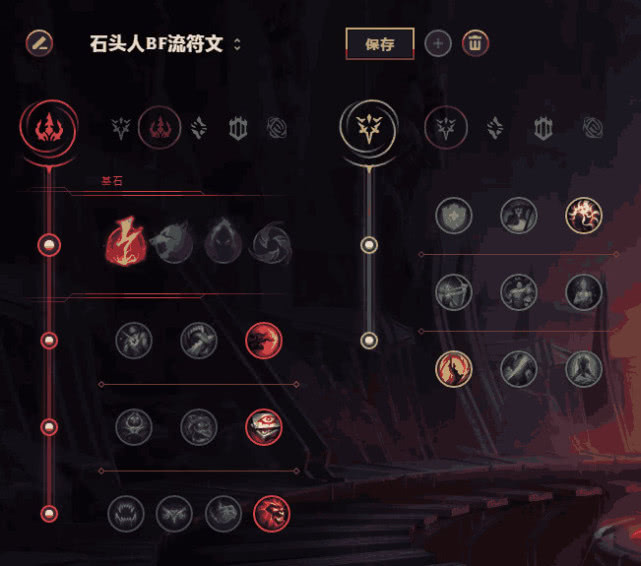Rename the page using the pencil icon

click(39, 43)
